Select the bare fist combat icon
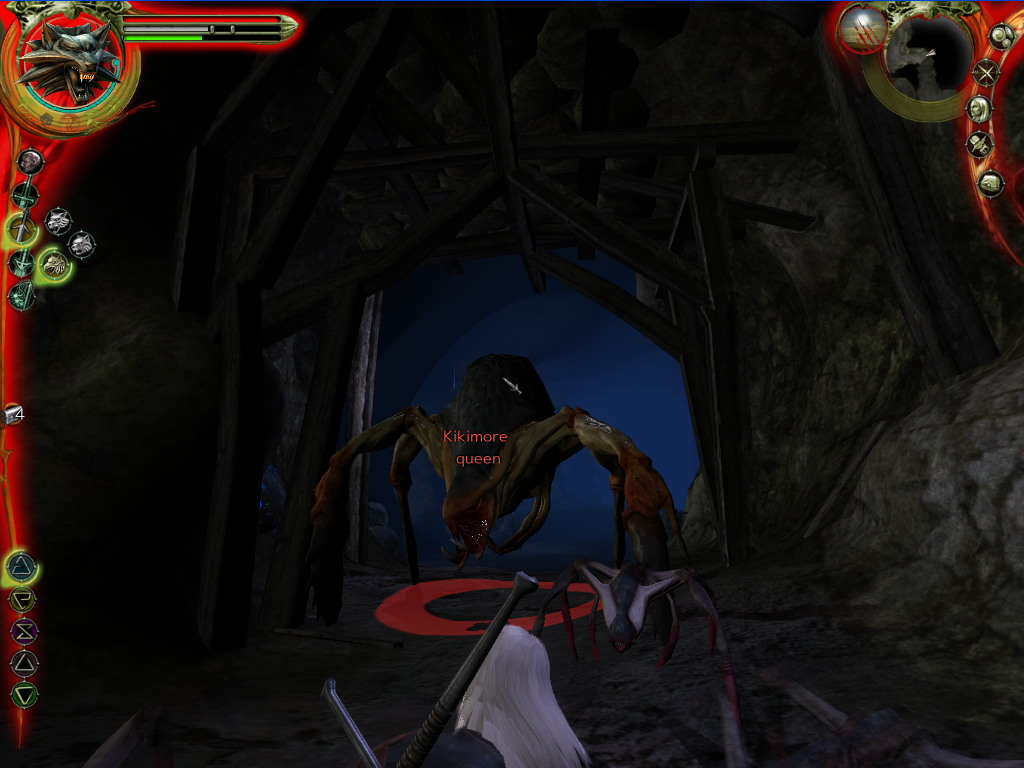Image resolution: width=1024 pixels, height=768 pixels. [x=30, y=160]
